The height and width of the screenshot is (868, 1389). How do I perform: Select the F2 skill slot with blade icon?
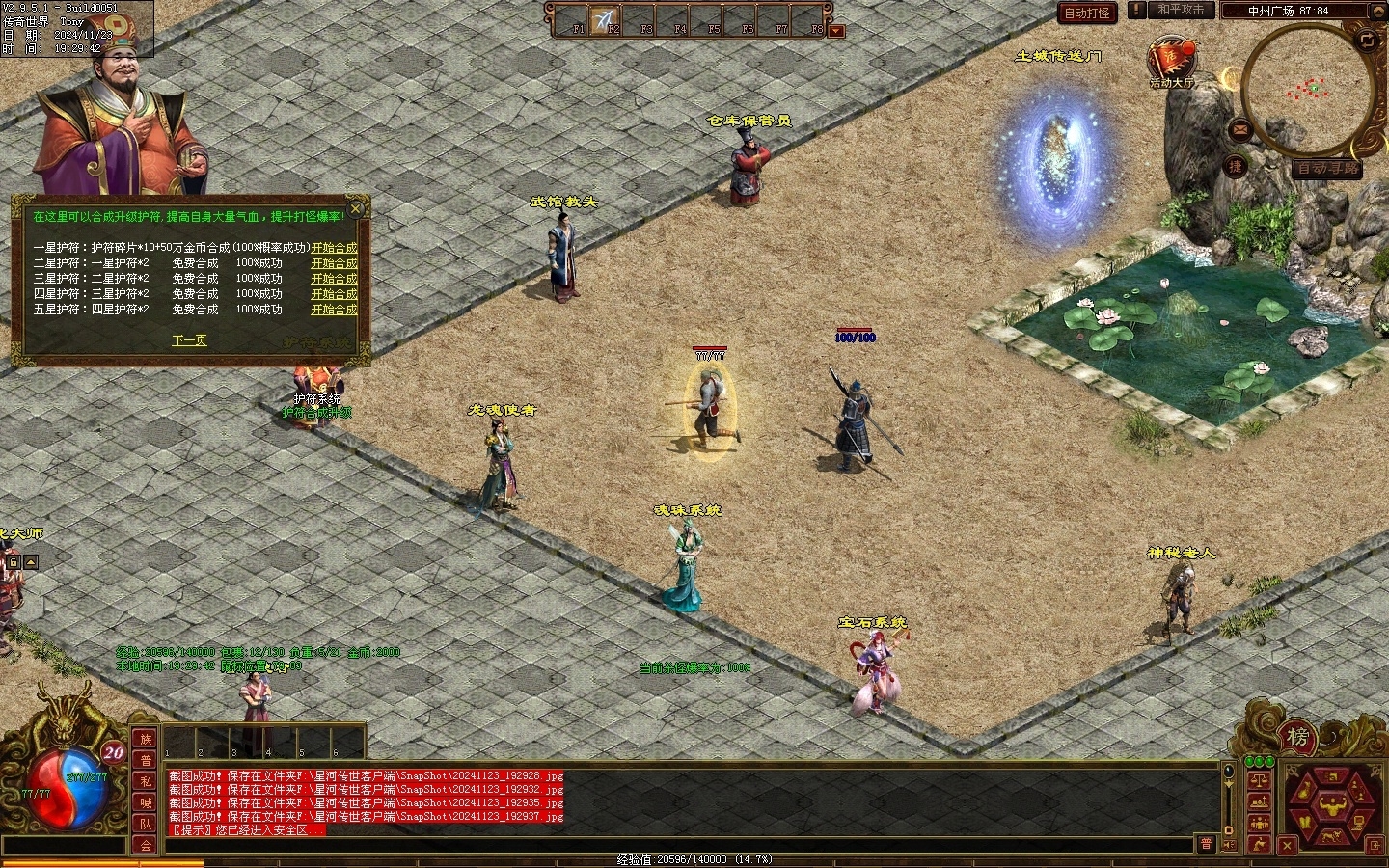tap(606, 20)
